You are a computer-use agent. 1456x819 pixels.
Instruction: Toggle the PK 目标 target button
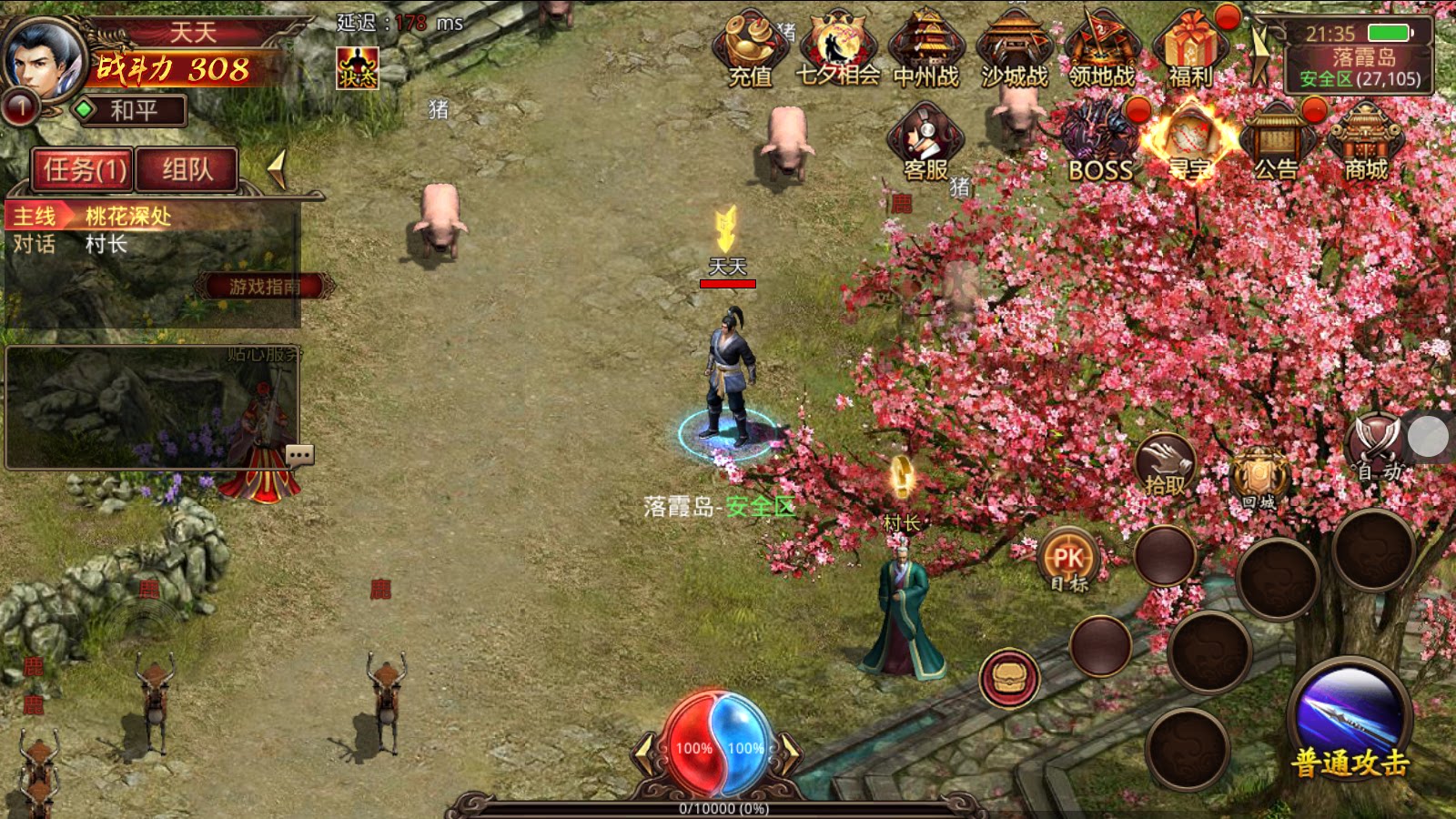coord(1068,560)
